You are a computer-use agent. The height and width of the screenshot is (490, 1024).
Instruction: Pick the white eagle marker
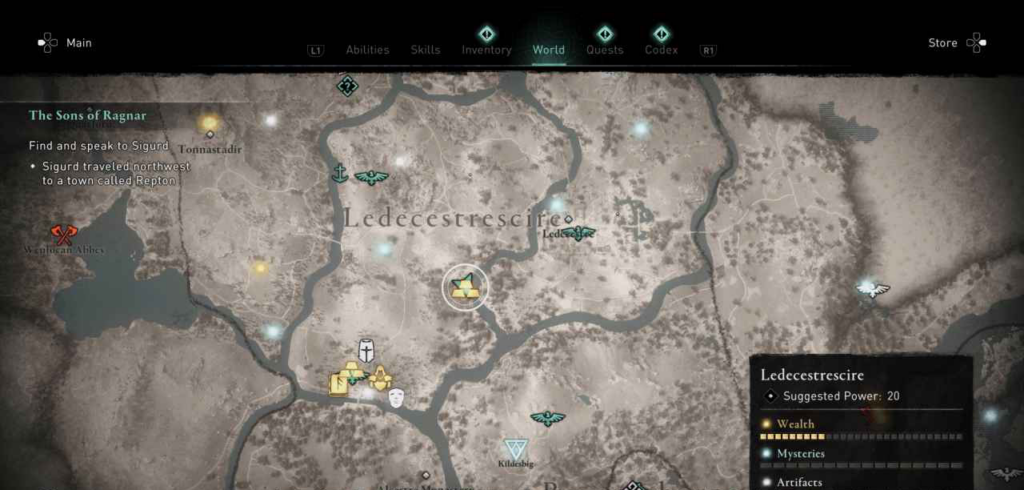(x=874, y=290)
